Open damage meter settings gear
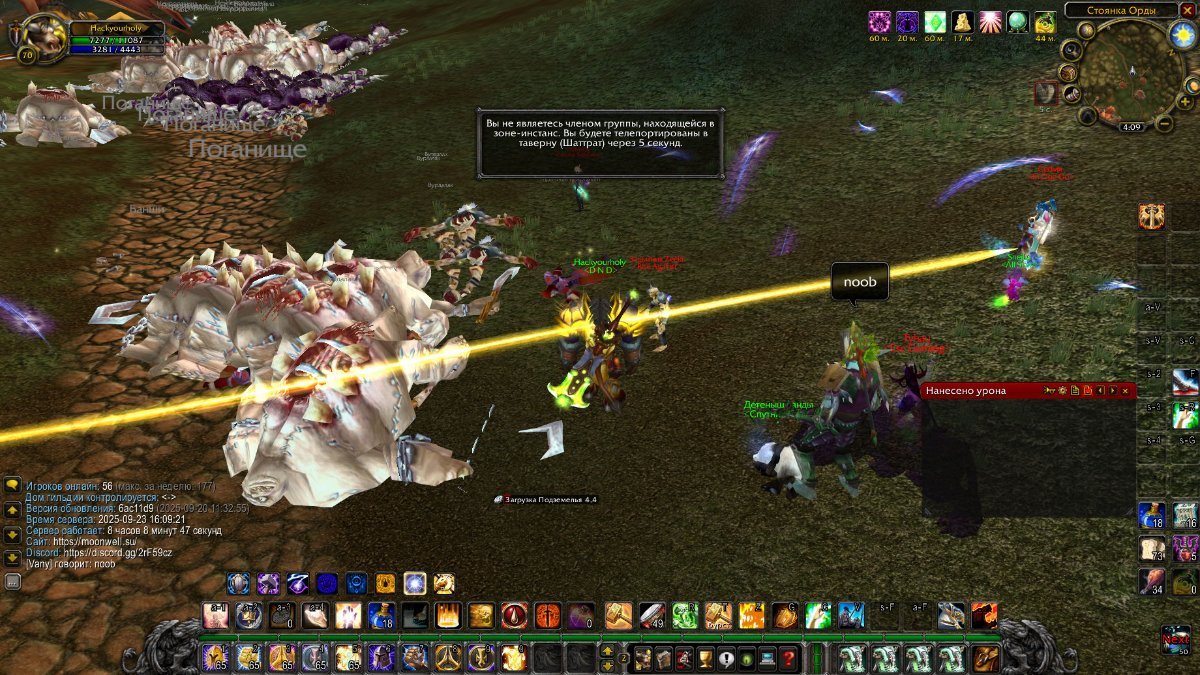Screen dimensions: 1200x675 [1062, 390]
